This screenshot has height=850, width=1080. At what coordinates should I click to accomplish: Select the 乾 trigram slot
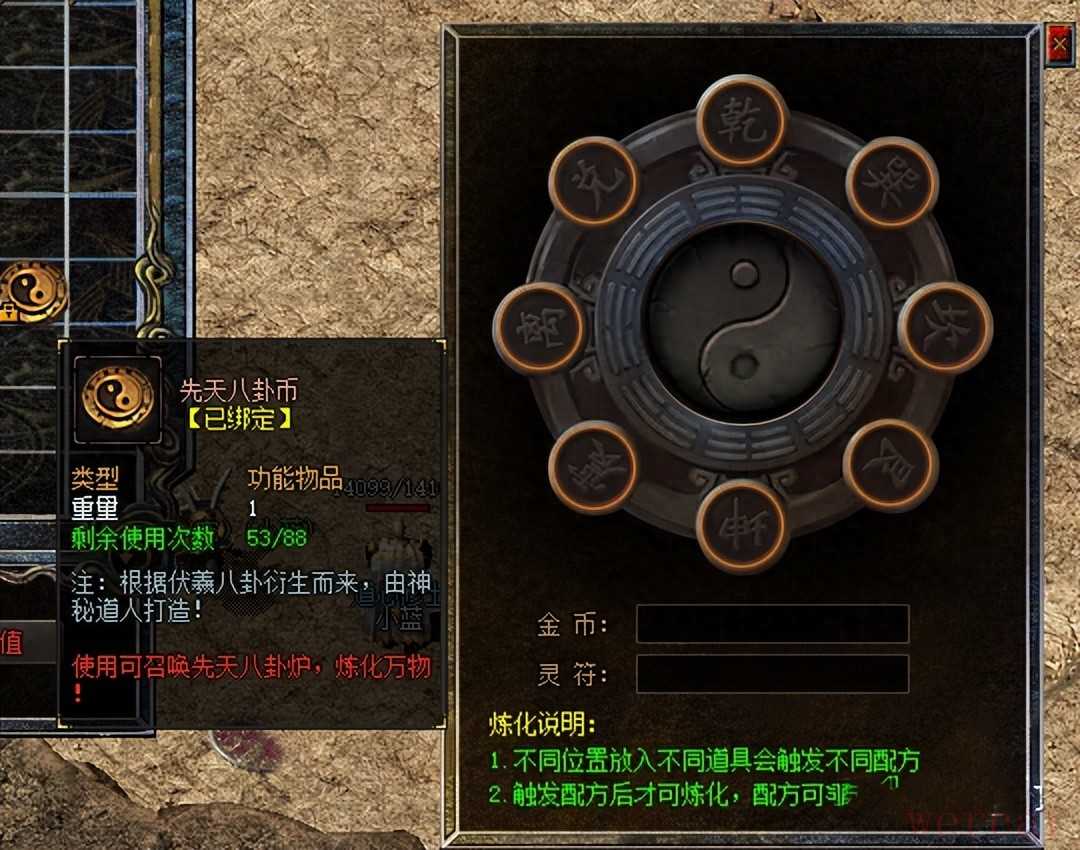click(742, 121)
